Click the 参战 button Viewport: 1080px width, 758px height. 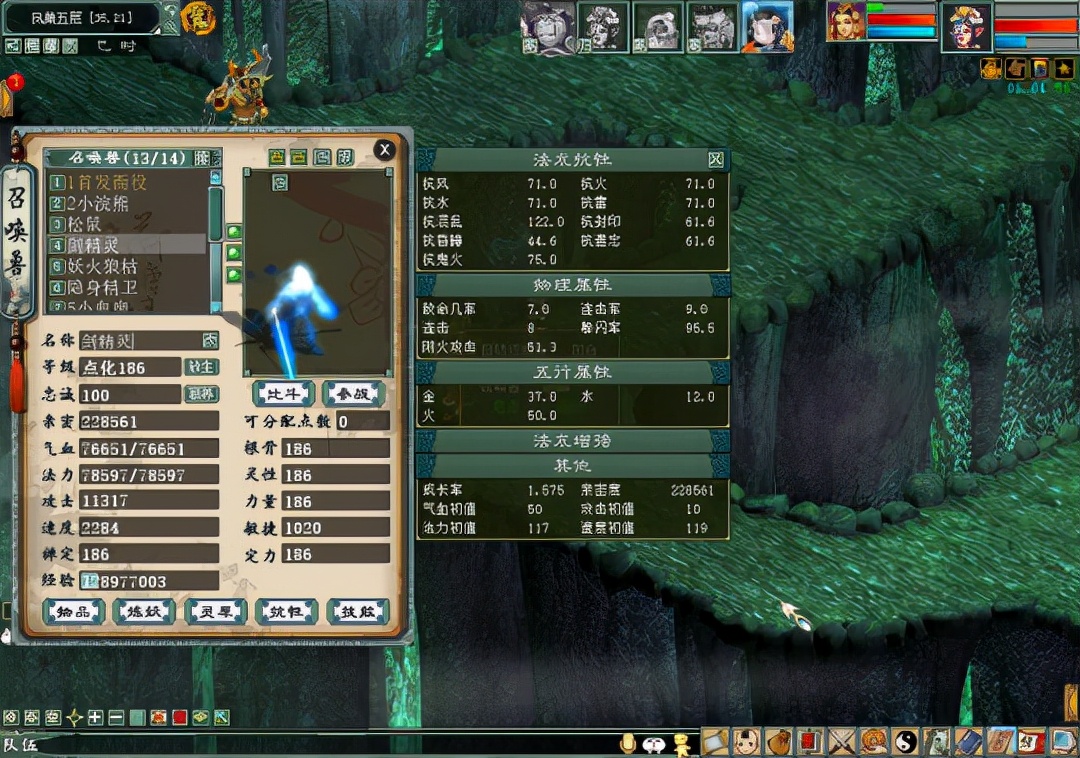[x=354, y=393]
